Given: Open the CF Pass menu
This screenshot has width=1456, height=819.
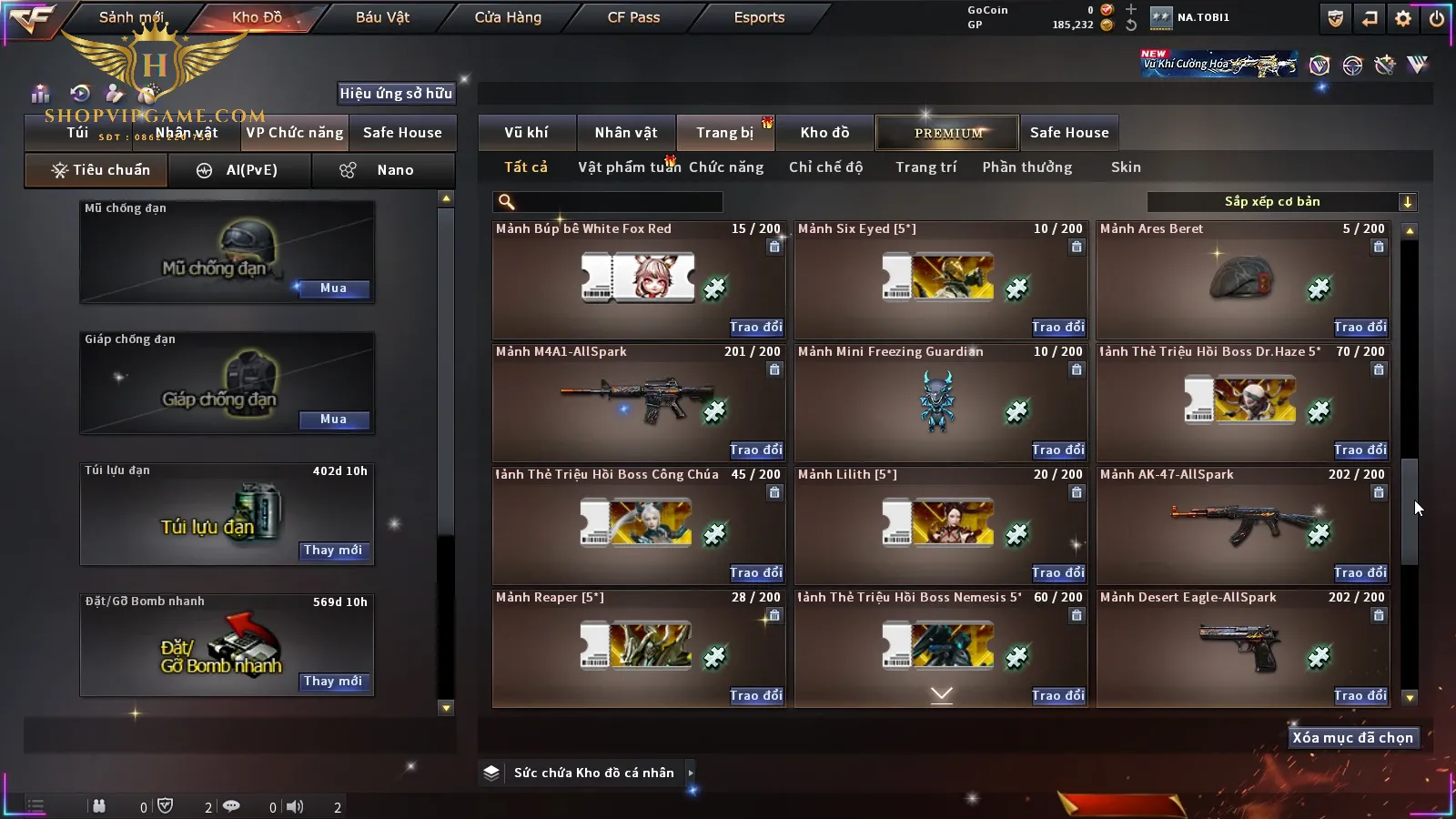Looking at the screenshot, I should [x=633, y=17].
